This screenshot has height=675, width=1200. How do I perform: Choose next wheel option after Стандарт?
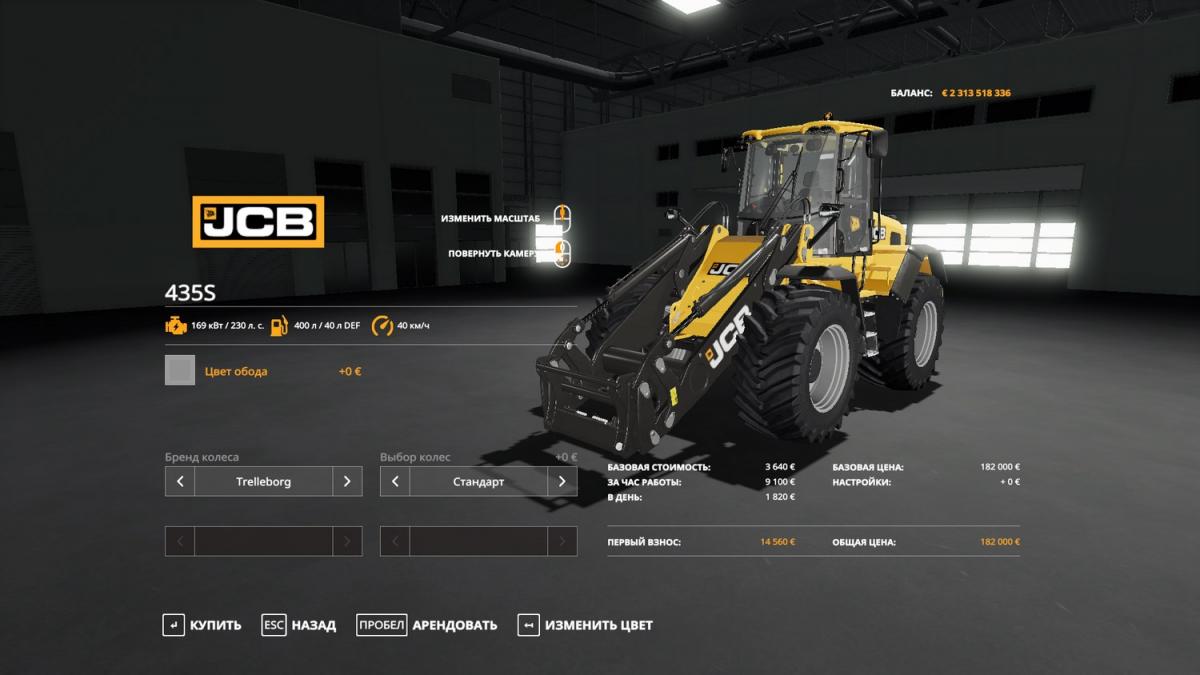coord(562,481)
